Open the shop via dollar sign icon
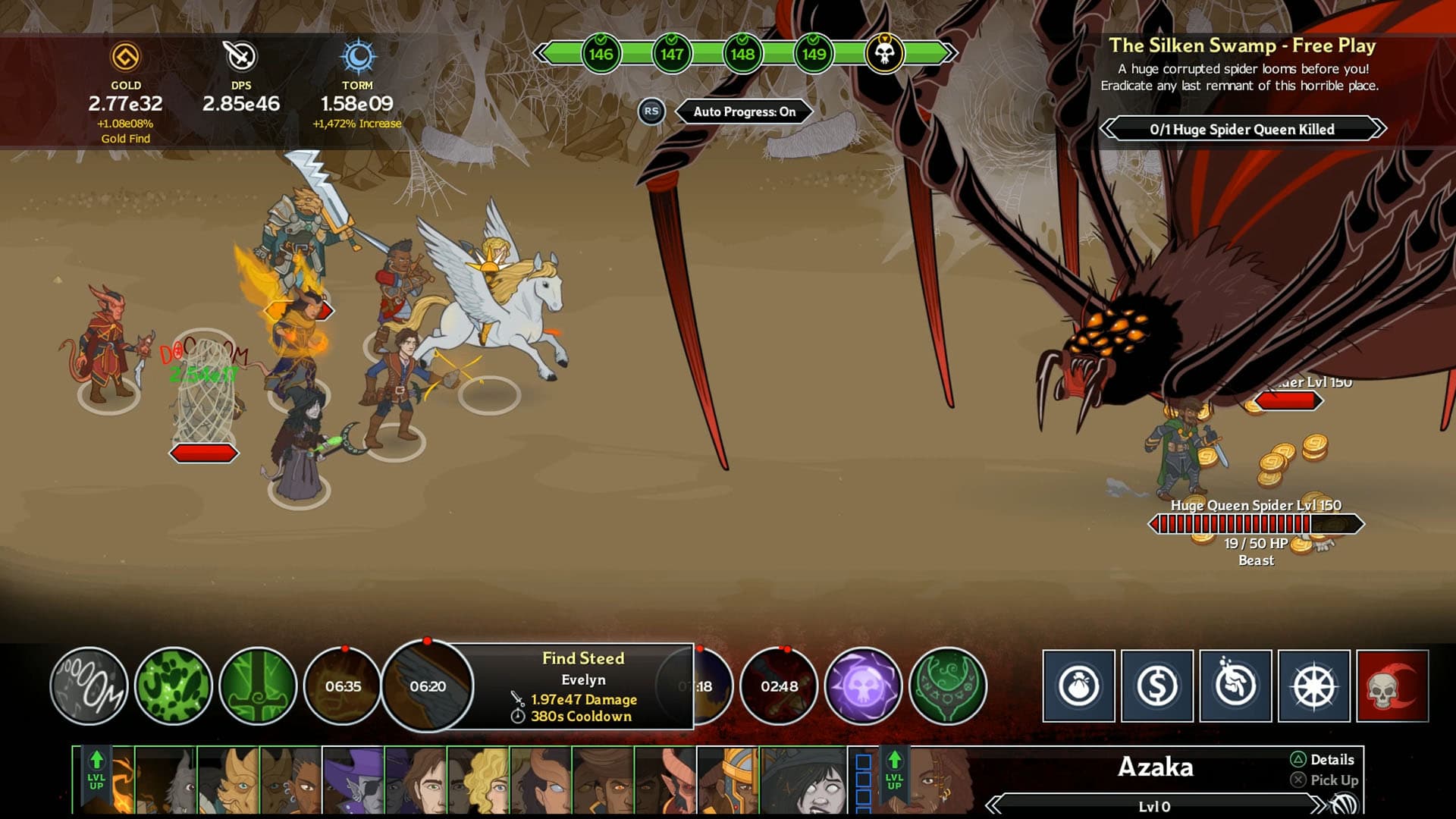Viewport: 1456px width, 819px height. 1156,686
